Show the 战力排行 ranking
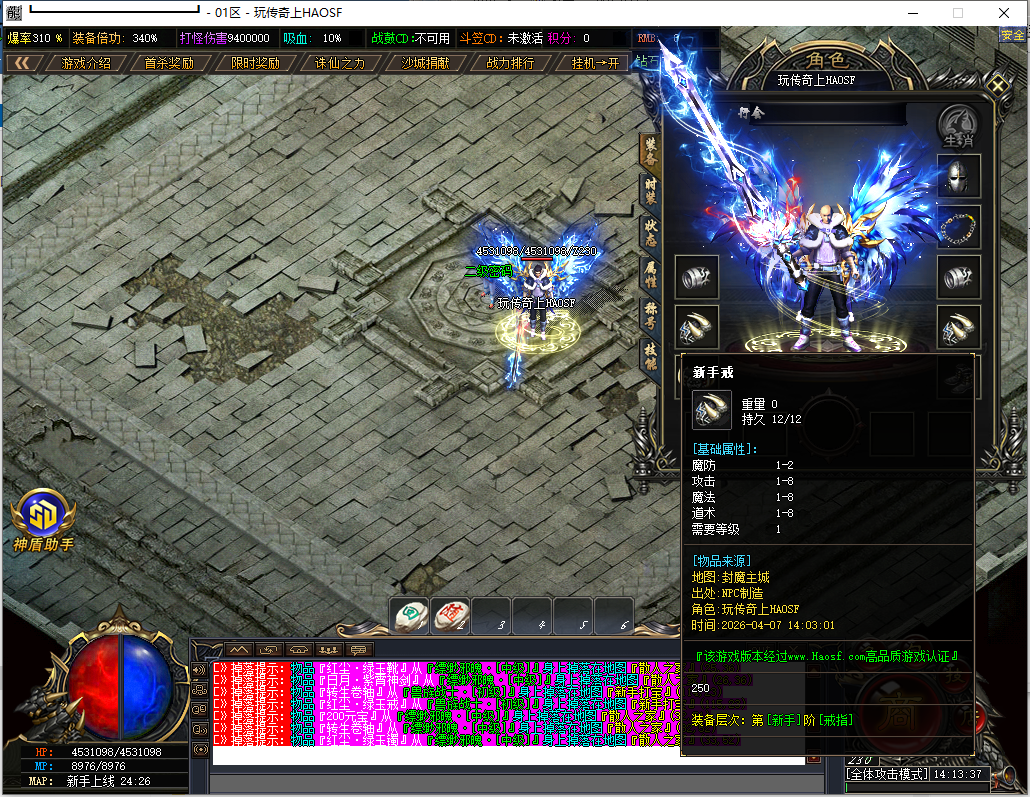The width and height of the screenshot is (1030, 797). [x=510, y=63]
